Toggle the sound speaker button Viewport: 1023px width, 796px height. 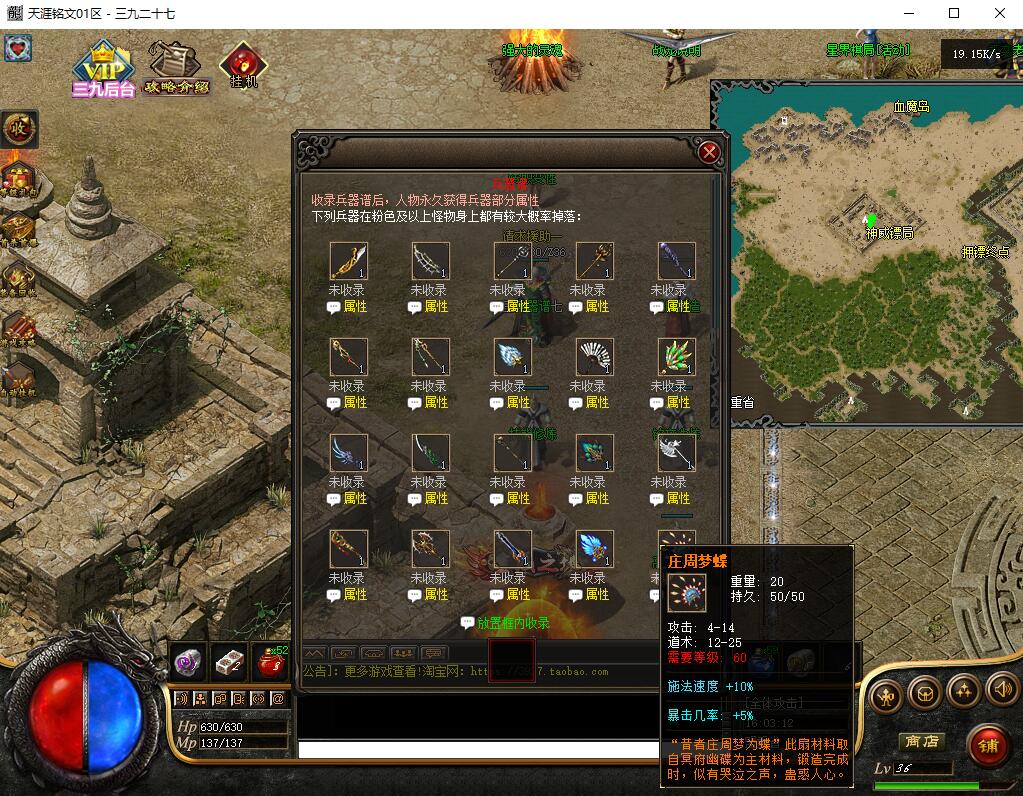pyautogui.click(x=1001, y=689)
